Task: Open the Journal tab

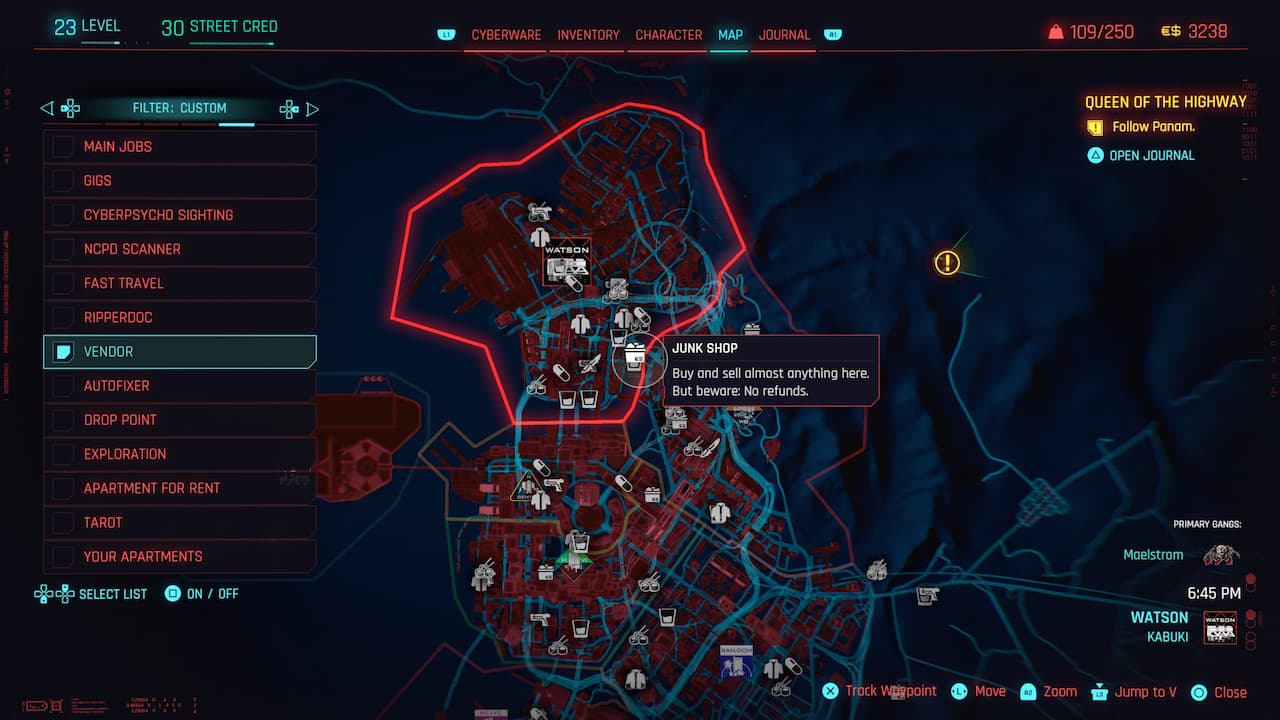Action: [784, 34]
